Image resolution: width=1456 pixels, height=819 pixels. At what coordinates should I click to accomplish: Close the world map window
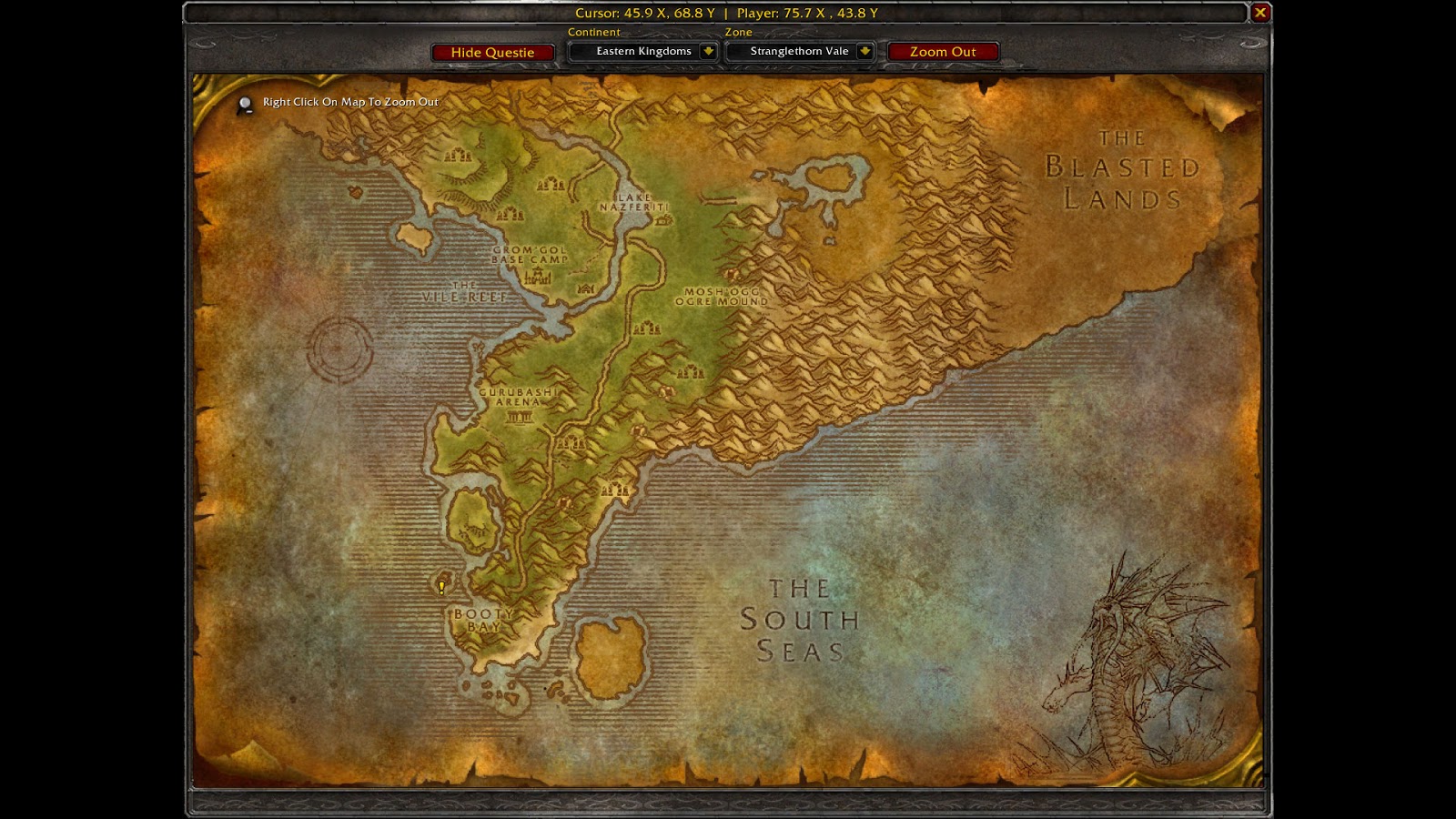coord(1260,12)
